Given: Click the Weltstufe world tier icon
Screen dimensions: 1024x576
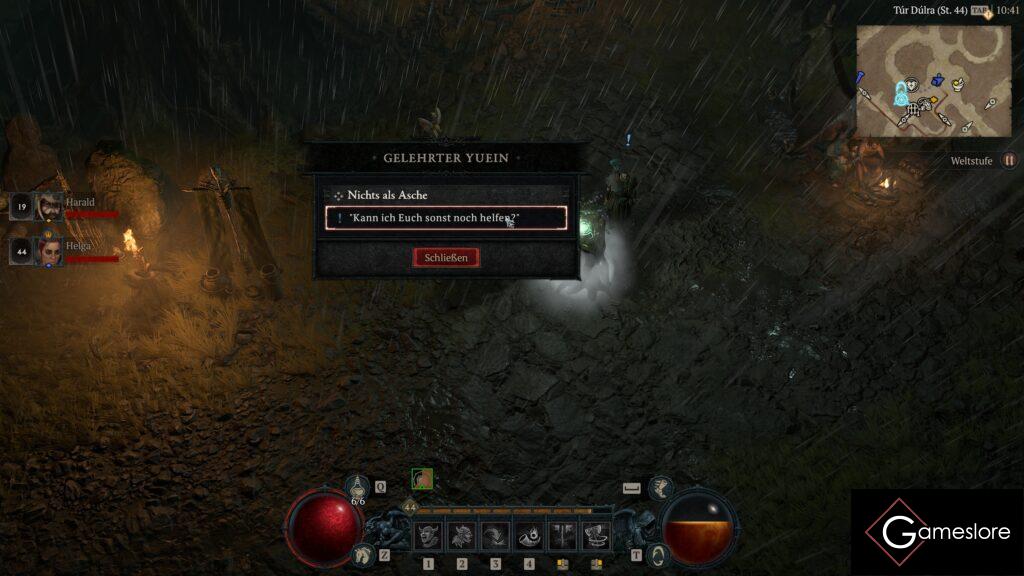Looking at the screenshot, I should (x=1009, y=160).
